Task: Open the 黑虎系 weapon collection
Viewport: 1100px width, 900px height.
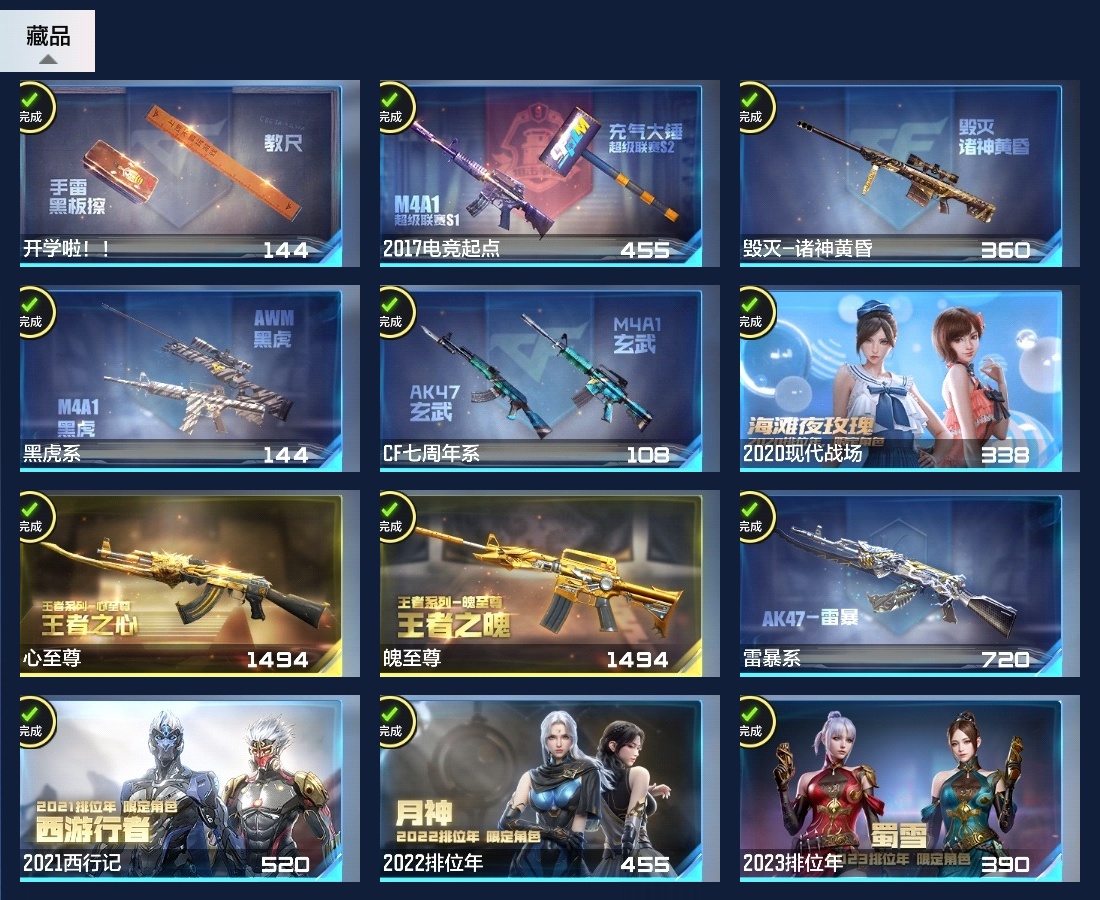Action: tap(180, 380)
